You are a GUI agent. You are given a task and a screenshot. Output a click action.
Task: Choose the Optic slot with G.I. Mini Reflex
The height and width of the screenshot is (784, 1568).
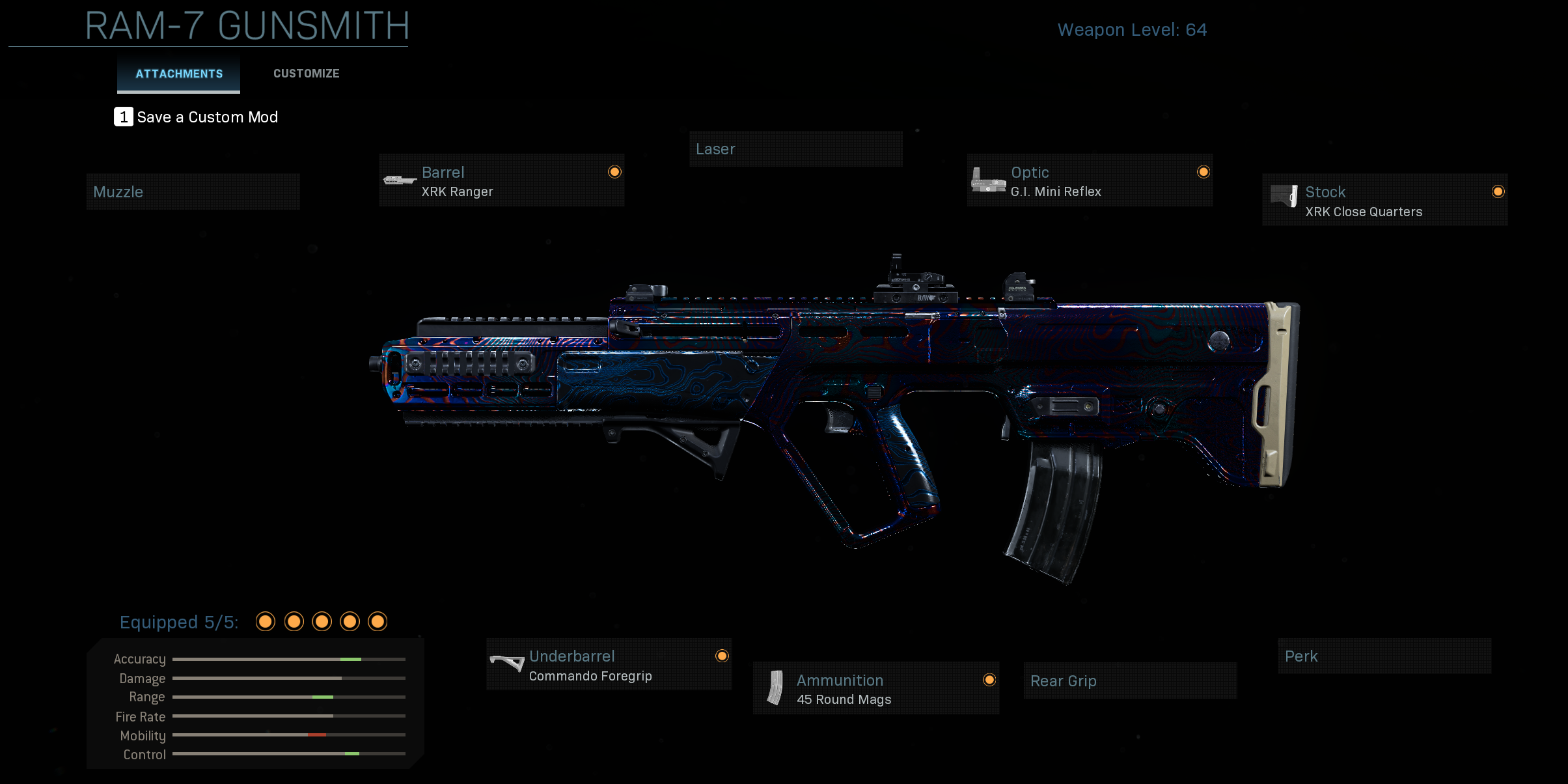tap(1090, 181)
